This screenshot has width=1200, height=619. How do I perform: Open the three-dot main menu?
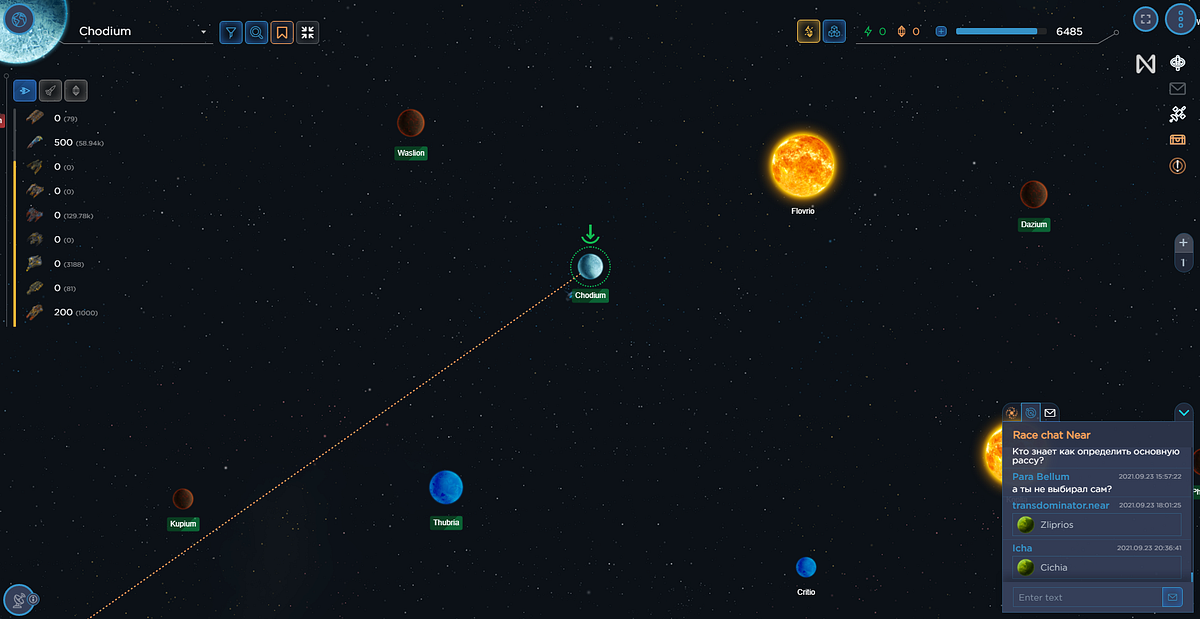1180,18
